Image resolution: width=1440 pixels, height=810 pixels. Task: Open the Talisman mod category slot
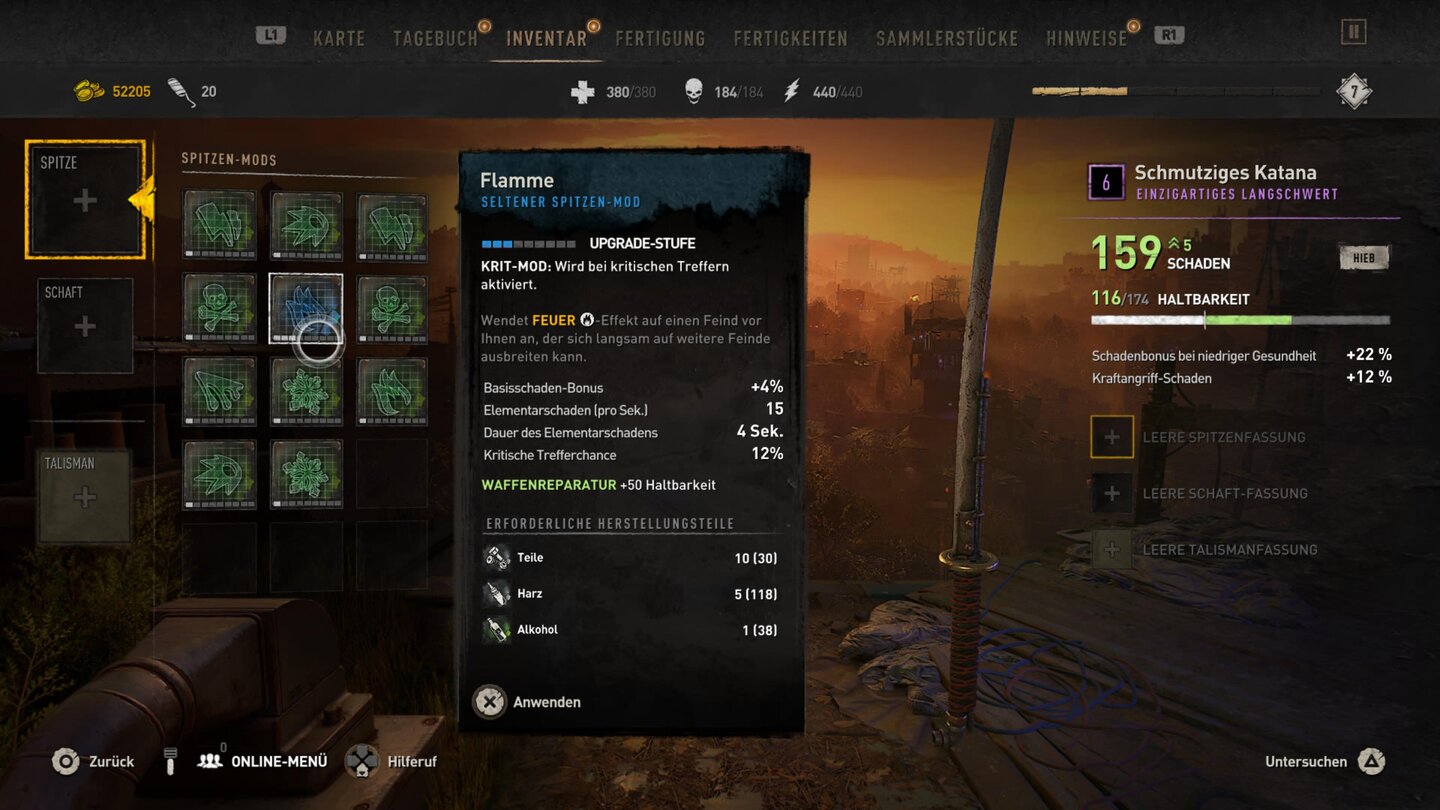coord(85,497)
